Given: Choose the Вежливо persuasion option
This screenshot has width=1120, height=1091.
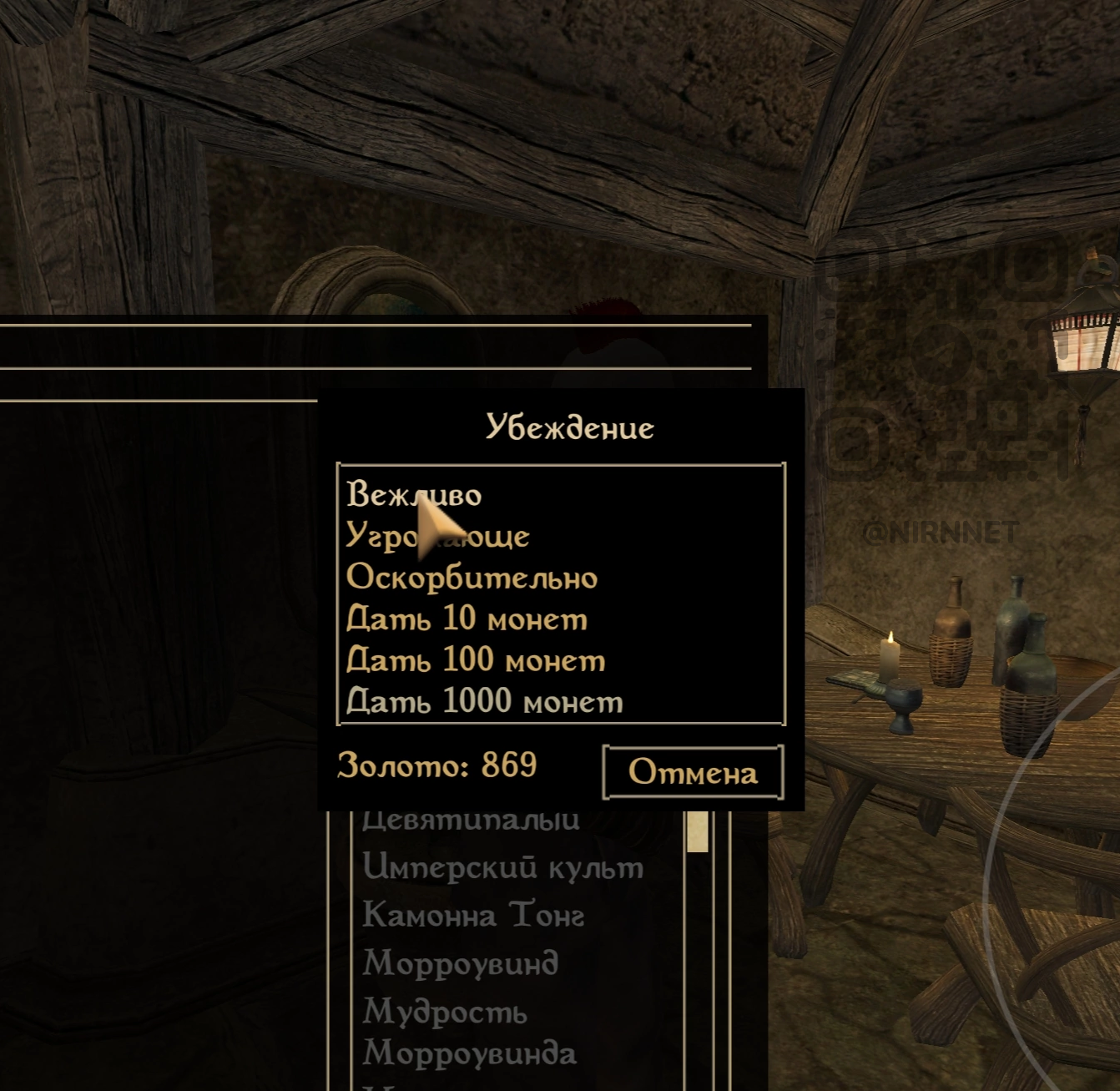Looking at the screenshot, I should tap(414, 494).
